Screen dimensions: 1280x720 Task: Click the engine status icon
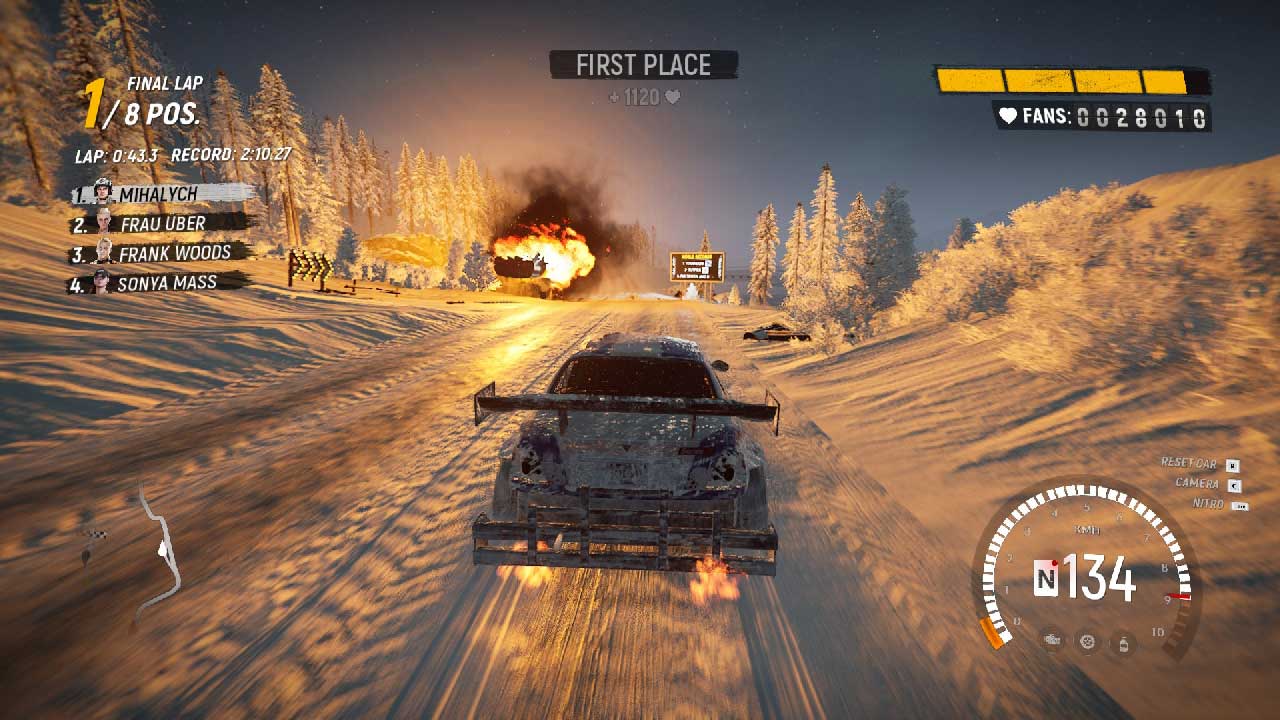[x=1051, y=640]
